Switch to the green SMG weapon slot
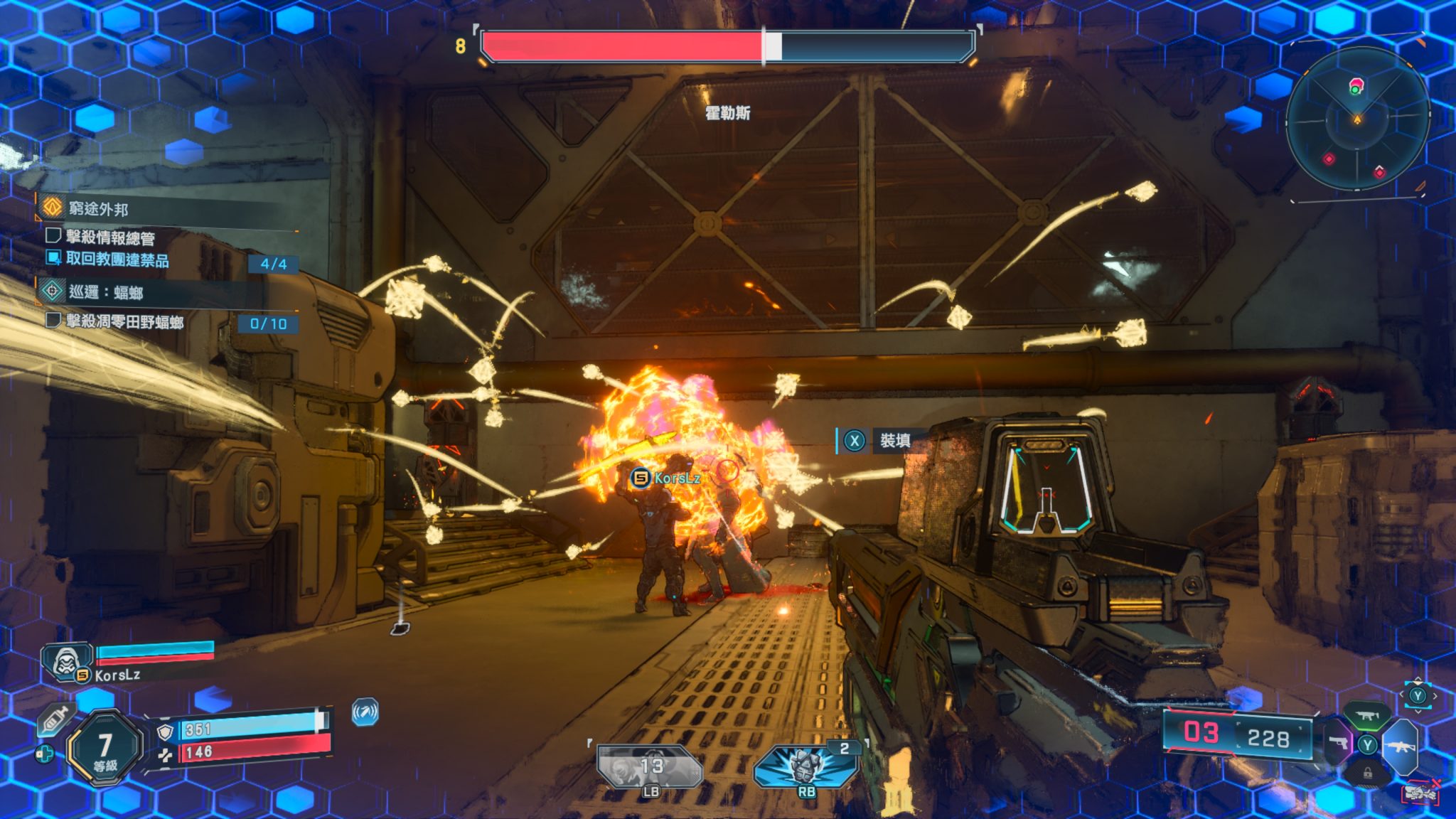The width and height of the screenshot is (1456, 819). click(1366, 716)
